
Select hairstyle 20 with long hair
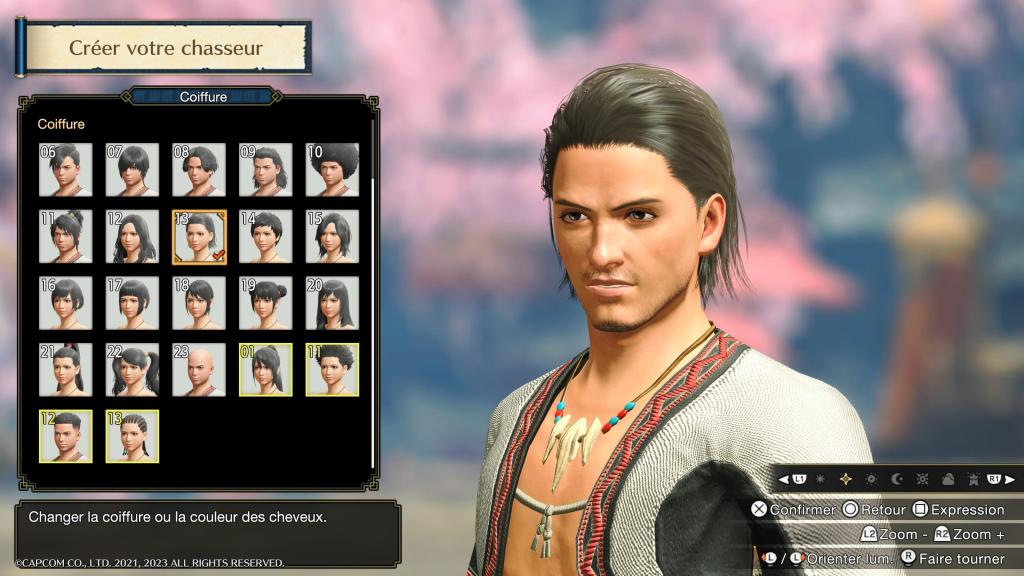pyautogui.click(x=332, y=303)
